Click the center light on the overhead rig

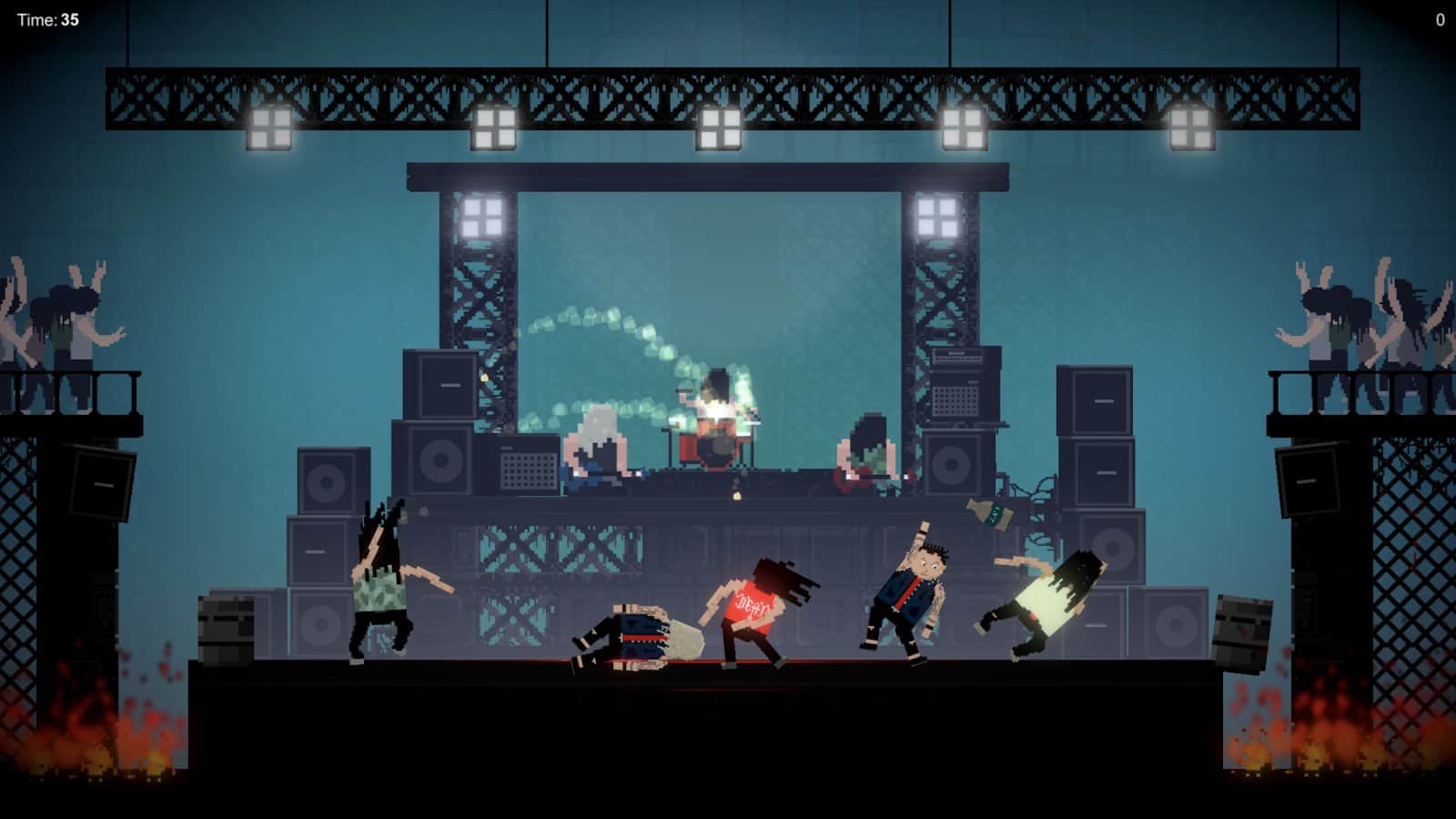pyautogui.click(x=719, y=127)
